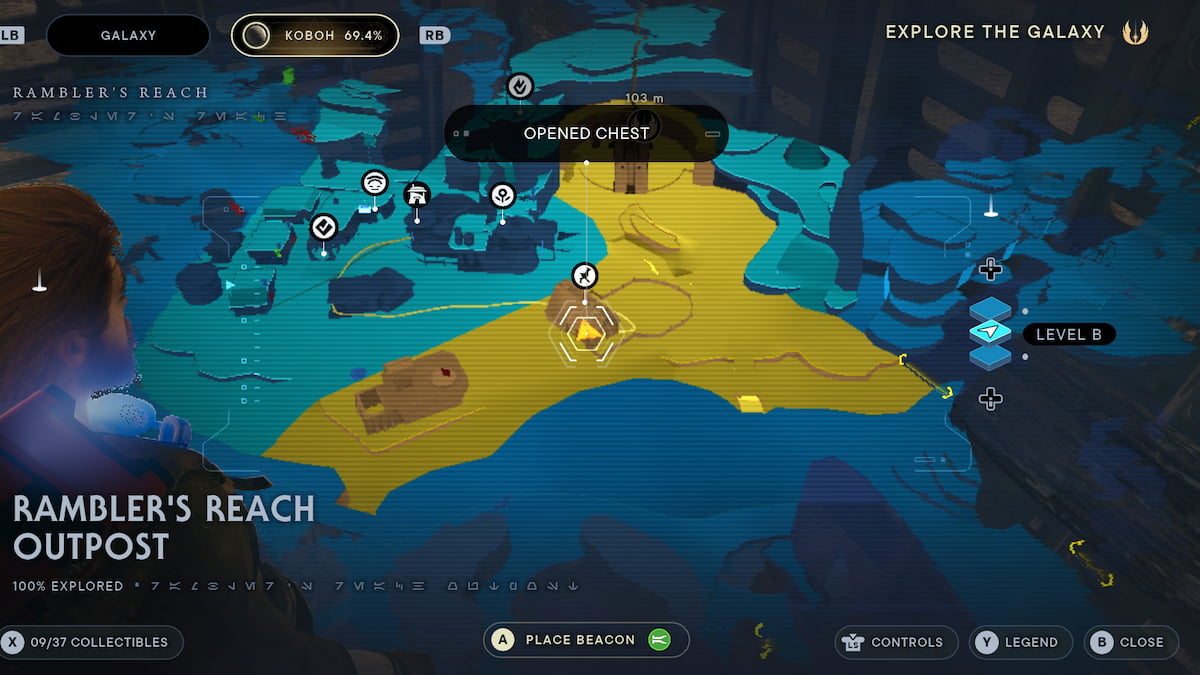Select the Koboh 69.4% planet tab

click(315, 36)
